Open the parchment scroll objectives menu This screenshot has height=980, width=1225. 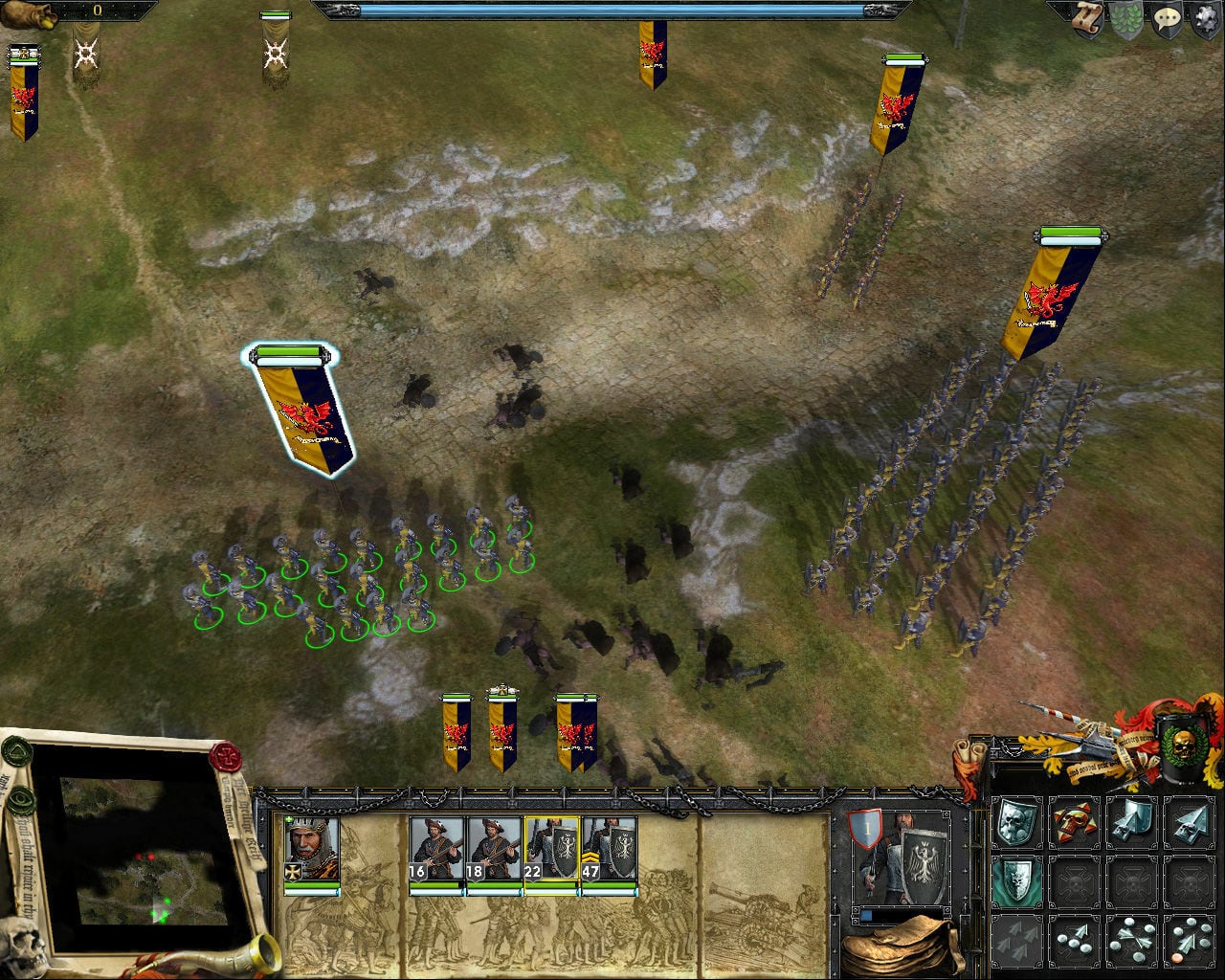point(1087,19)
